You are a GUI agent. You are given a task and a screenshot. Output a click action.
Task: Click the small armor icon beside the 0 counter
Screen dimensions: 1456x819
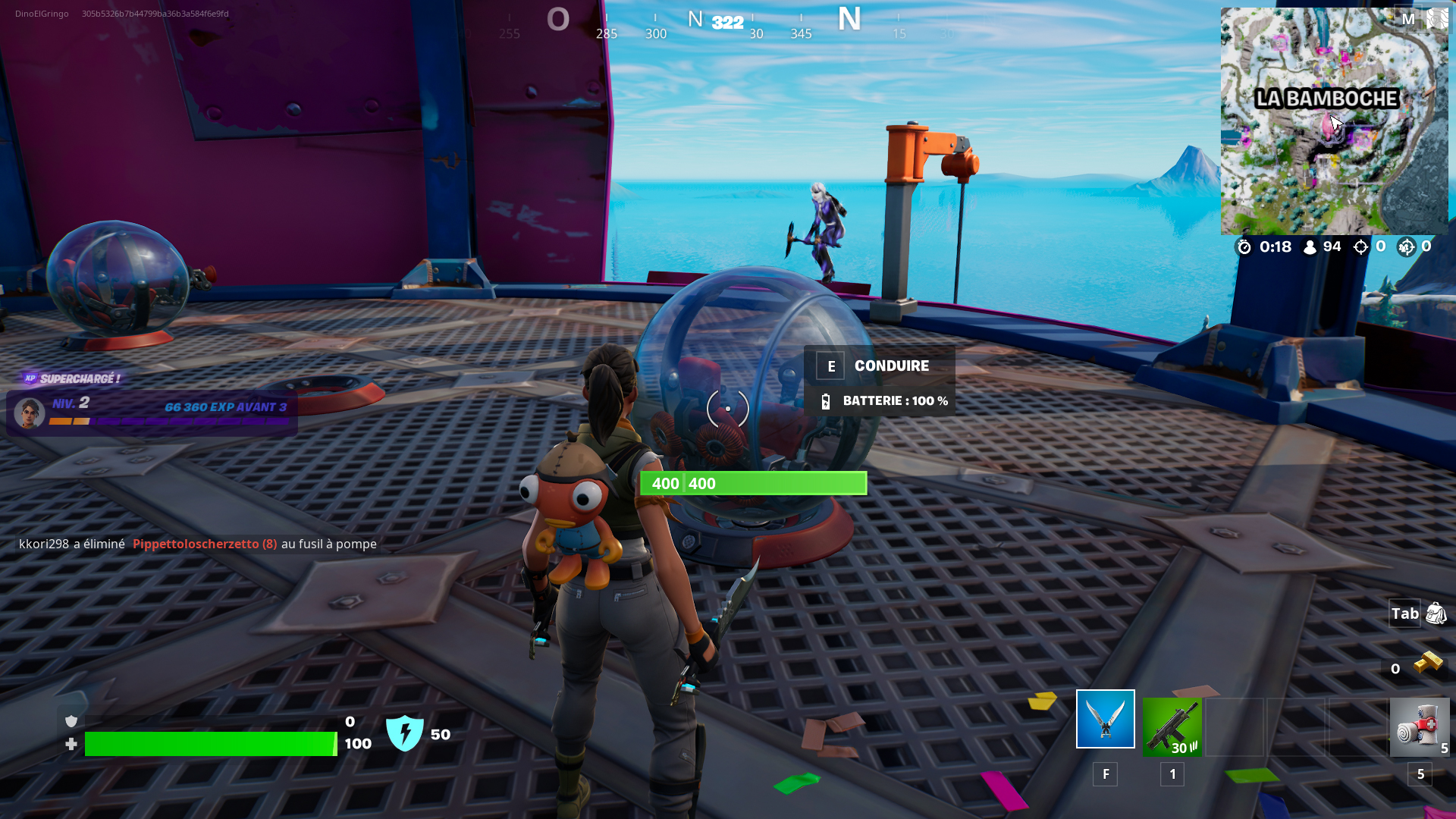click(x=71, y=721)
